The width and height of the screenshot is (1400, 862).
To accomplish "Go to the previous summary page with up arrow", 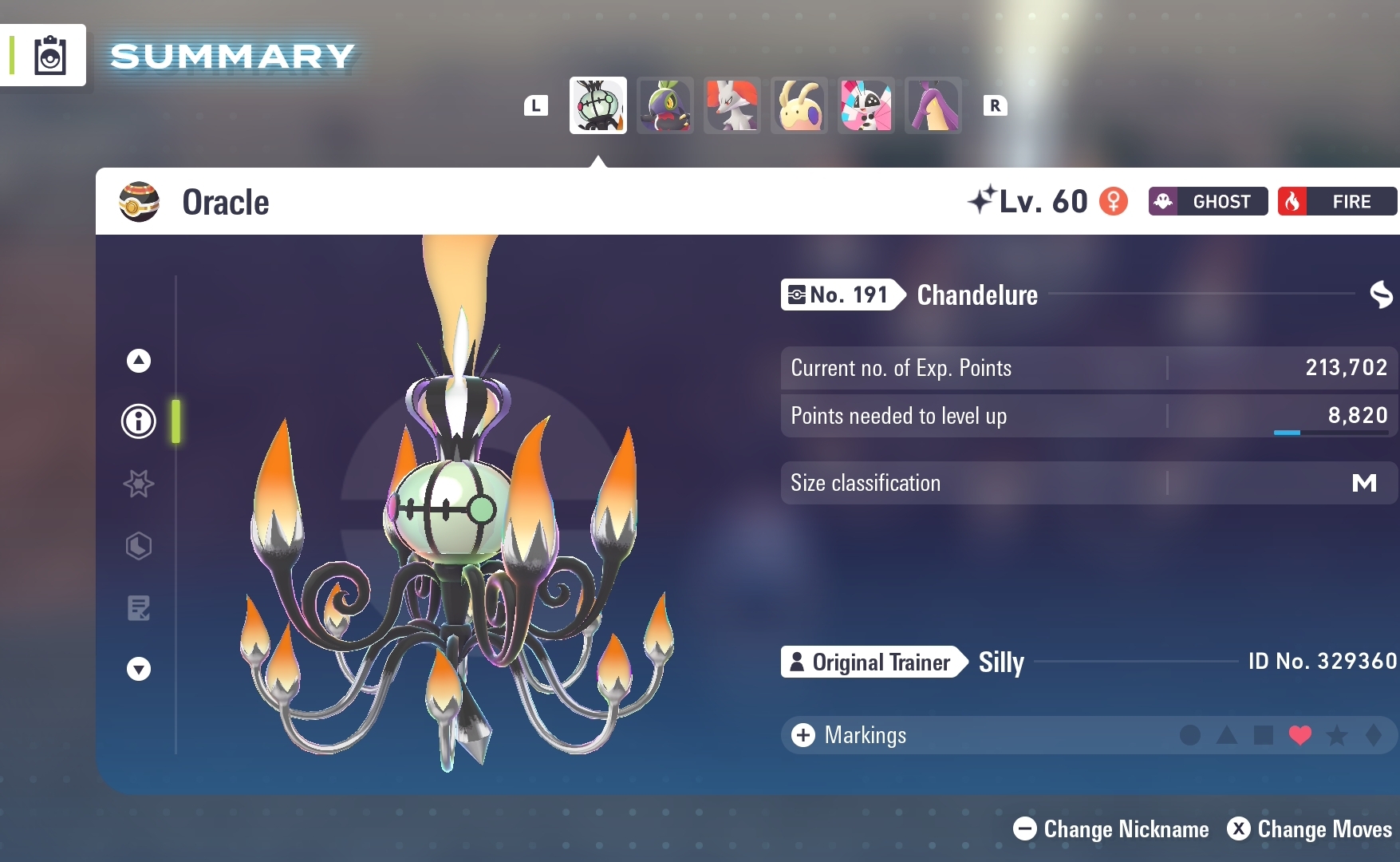I will (x=139, y=361).
